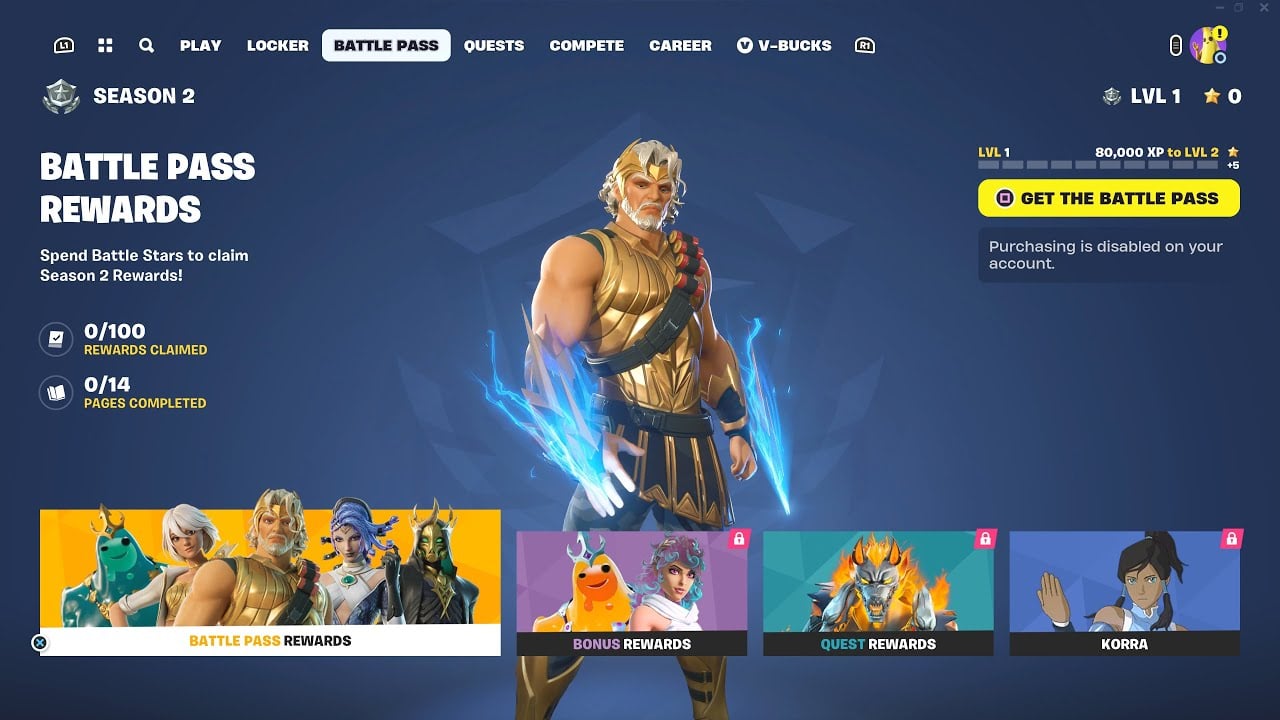The height and width of the screenshot is (720, 1280).
Task: Click GET THE BATTLE PASS
Action: [x=1108, y=198]
